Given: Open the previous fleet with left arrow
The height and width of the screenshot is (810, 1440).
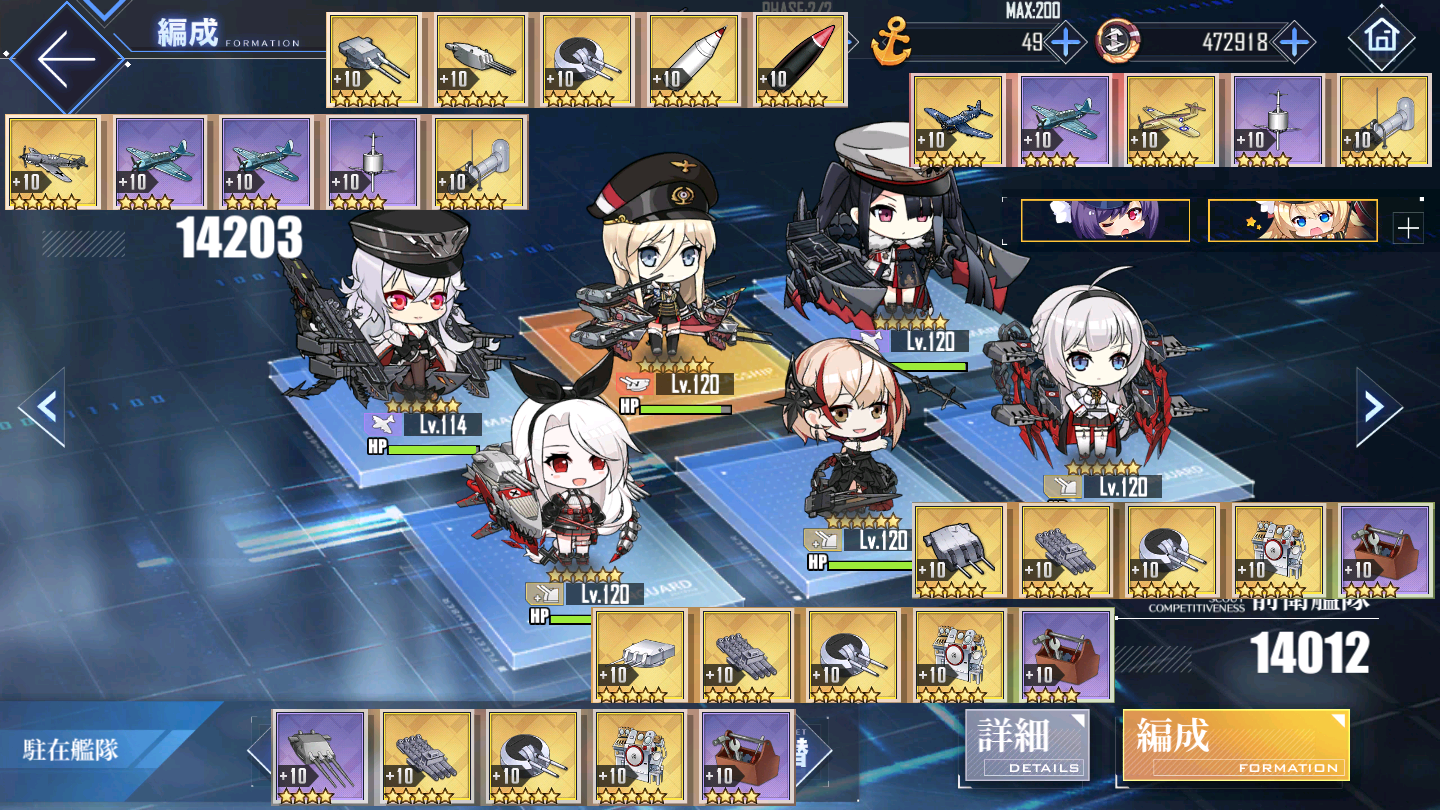Looking at the screenshot, I should click(x=45, y=408).
